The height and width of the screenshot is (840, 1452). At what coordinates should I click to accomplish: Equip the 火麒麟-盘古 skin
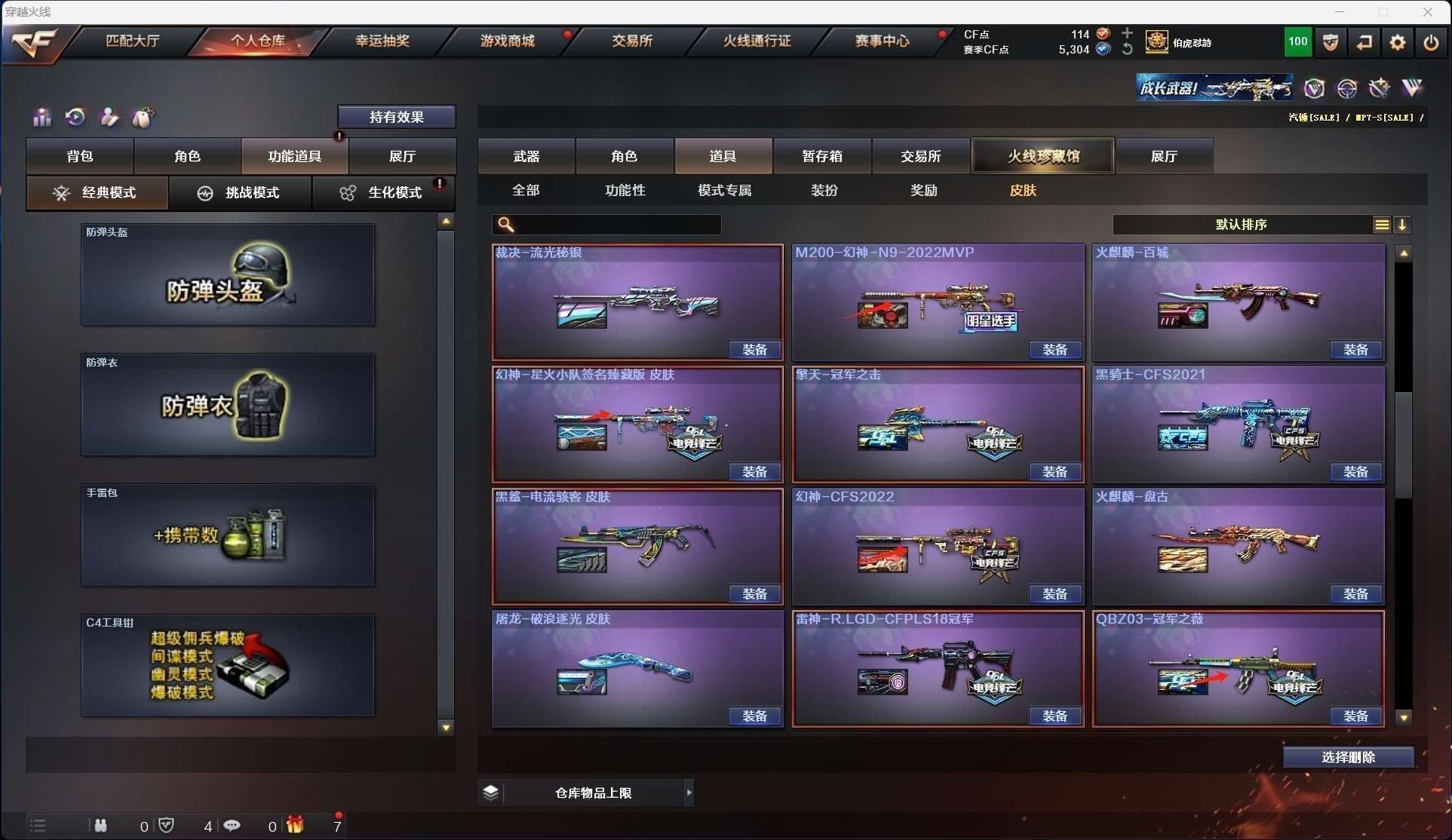1355,594
